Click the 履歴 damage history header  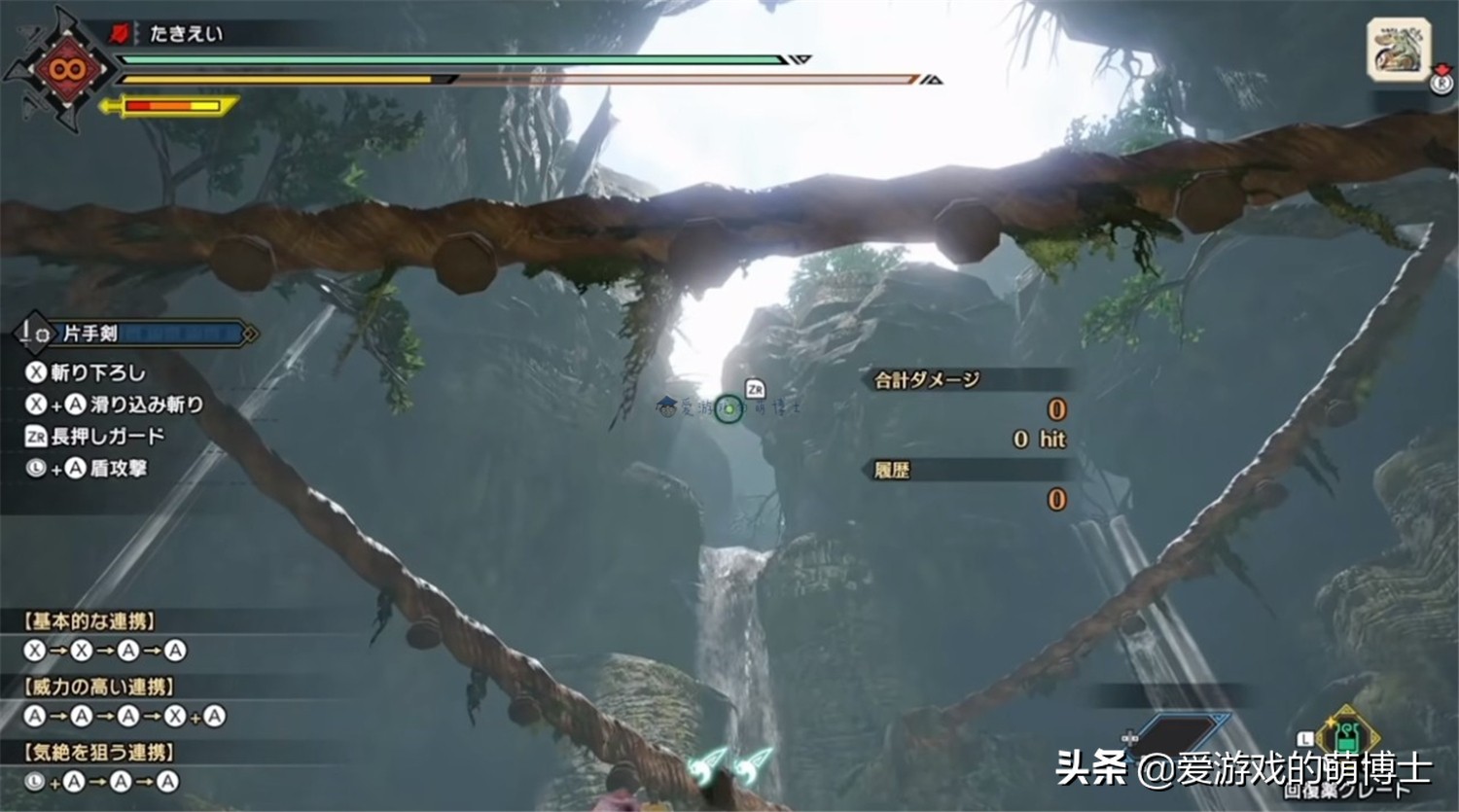(892, 471)
